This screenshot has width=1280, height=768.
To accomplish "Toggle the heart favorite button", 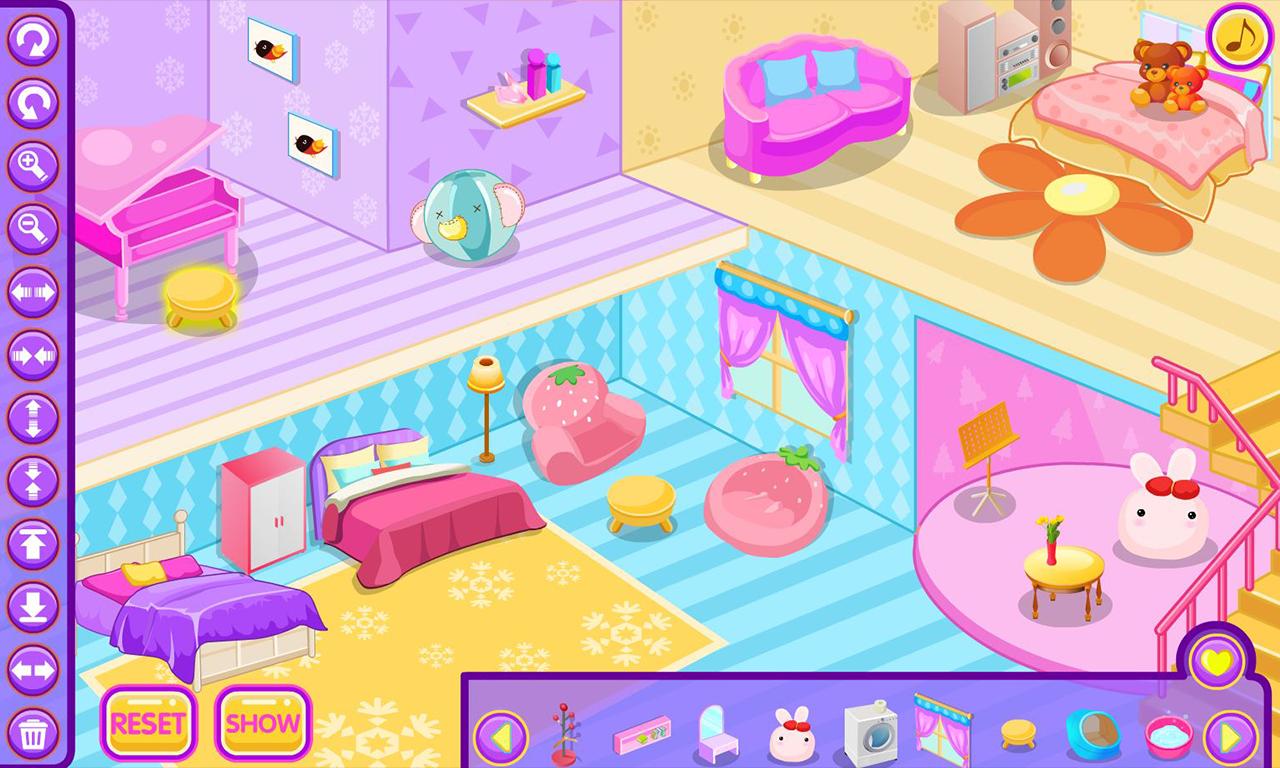I will [1215, 660].
